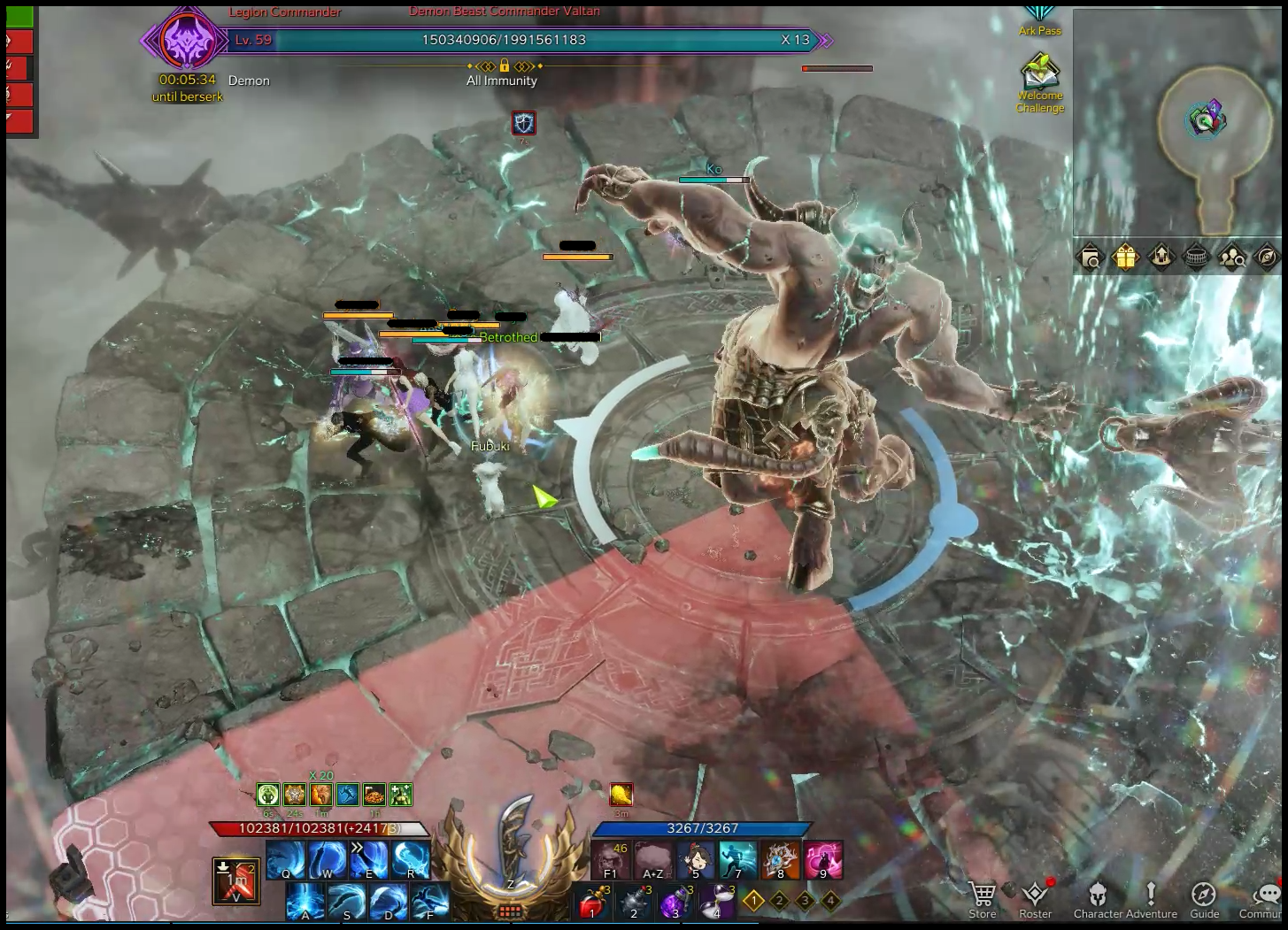Use the spiked bomb item in slot 2
Viewport: 1288px width, 930px height.
(x=634, y=902)
